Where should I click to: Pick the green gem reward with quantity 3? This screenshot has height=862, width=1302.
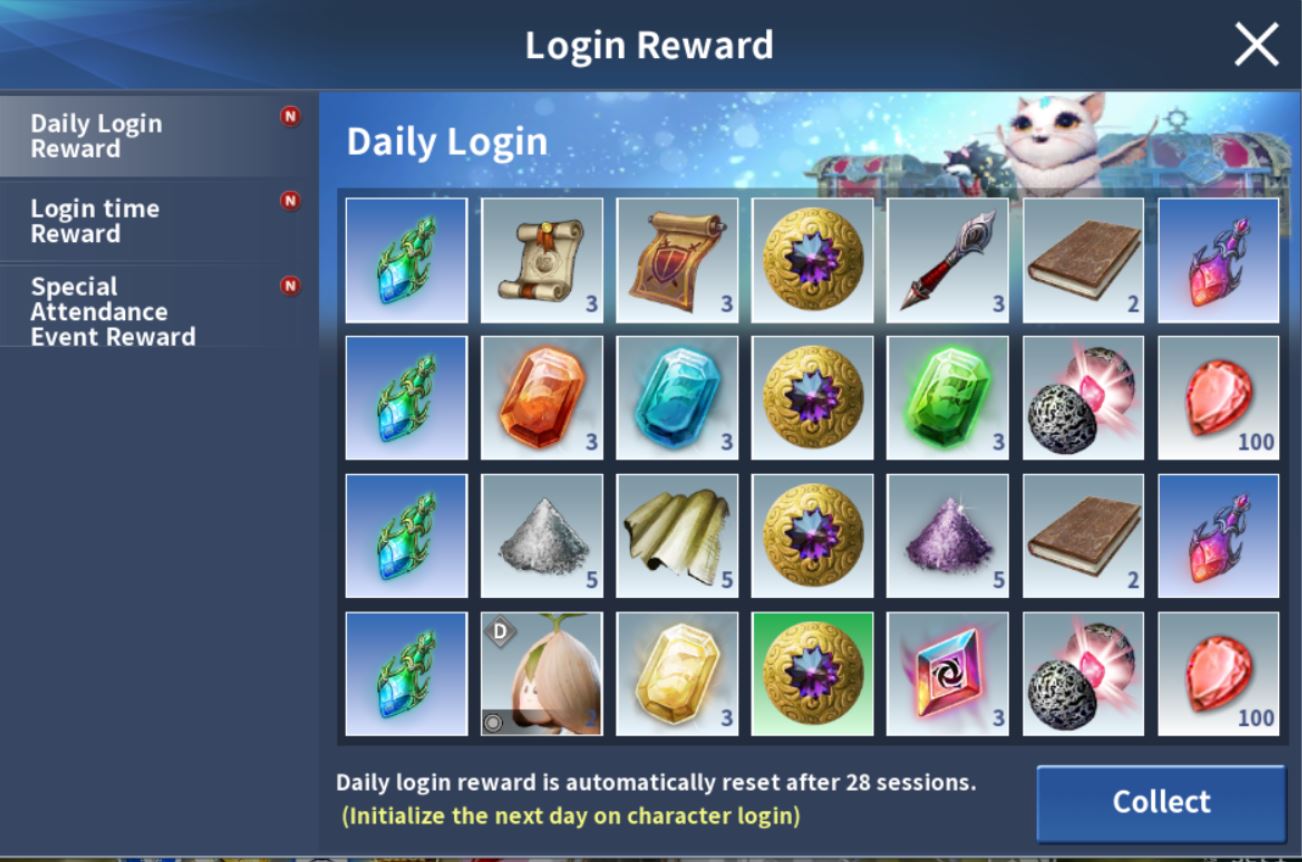(x=946, y=395)
